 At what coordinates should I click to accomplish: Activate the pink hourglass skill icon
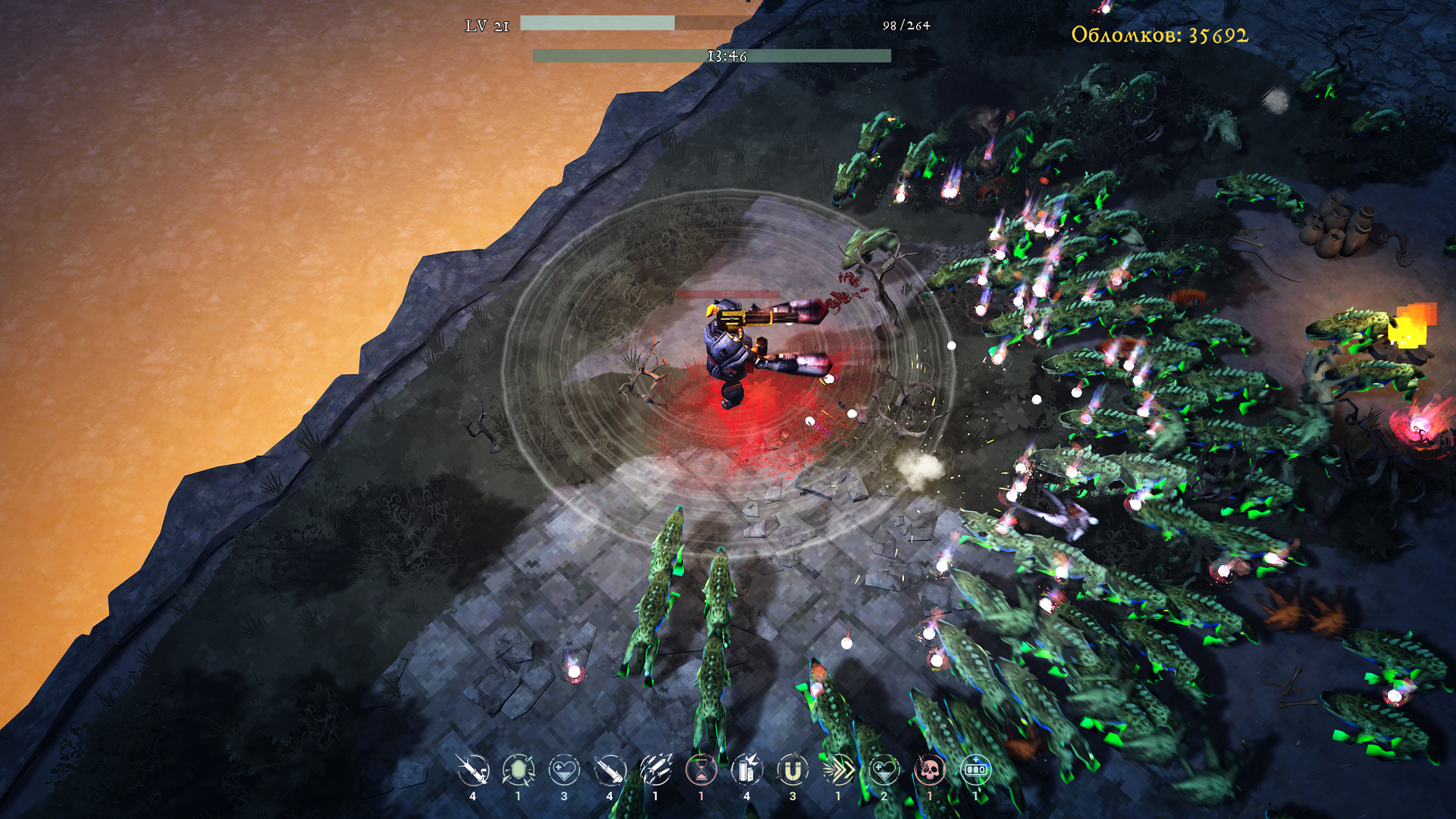click(x=701, y=770)
